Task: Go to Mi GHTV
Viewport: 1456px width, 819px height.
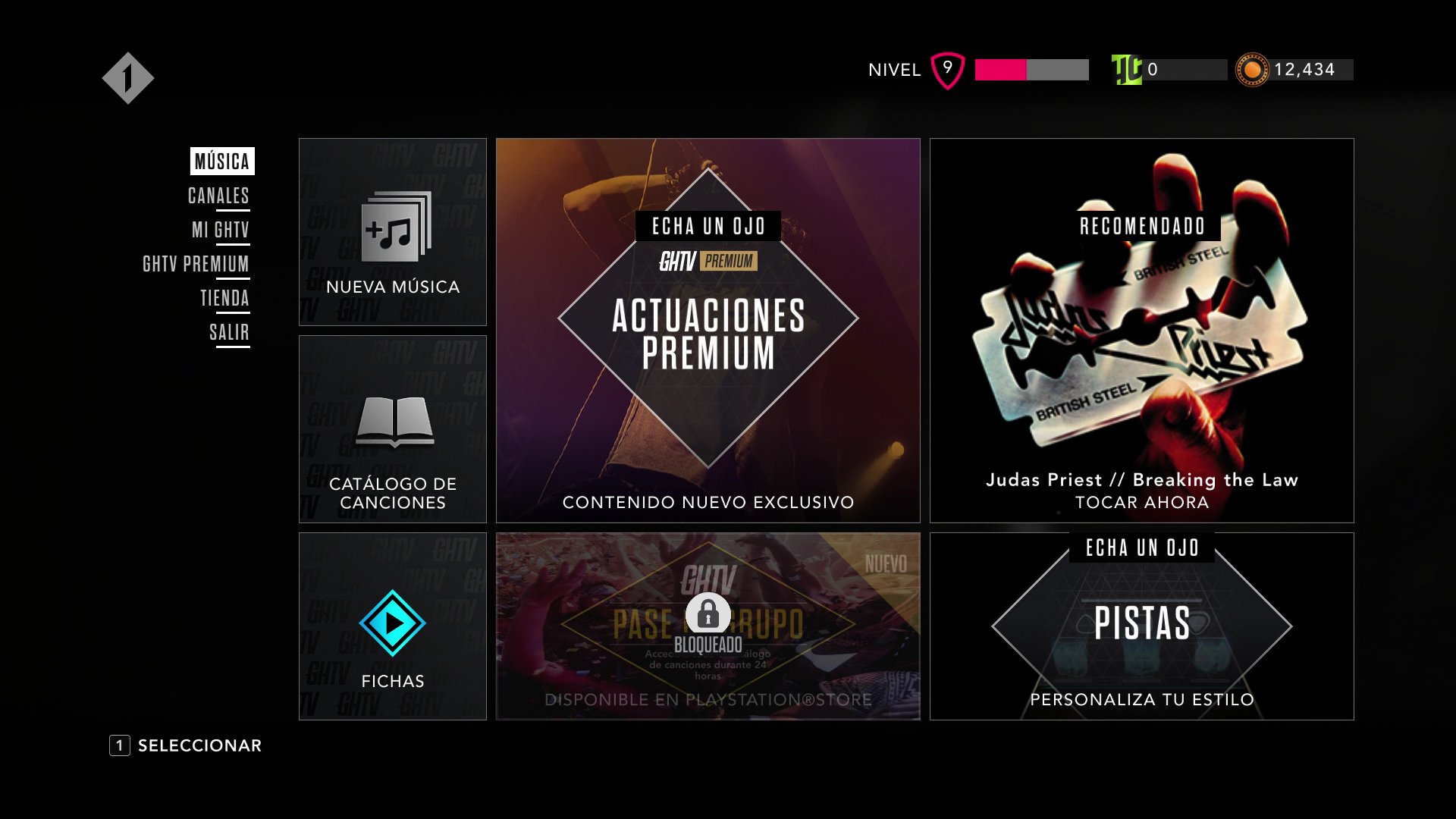Action: pos(220,230)
